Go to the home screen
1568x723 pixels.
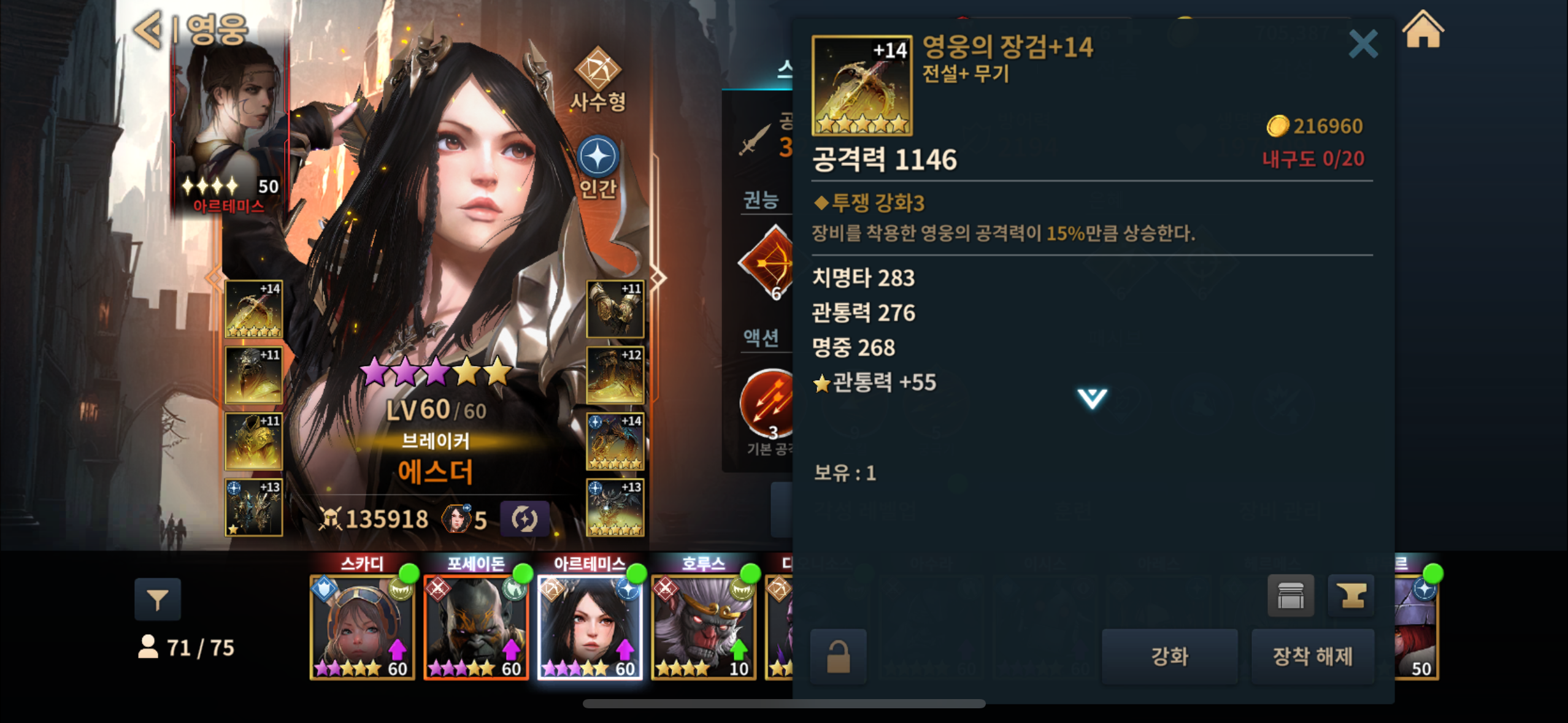click(1423, 31)
